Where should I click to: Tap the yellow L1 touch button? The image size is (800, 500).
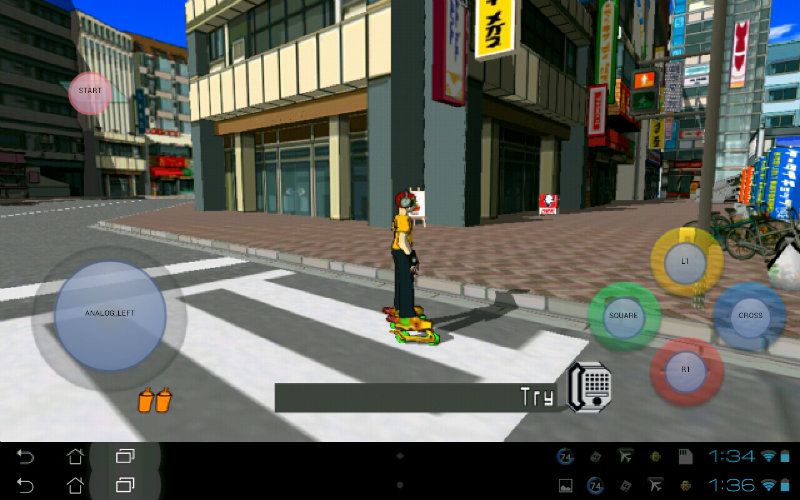686,261
